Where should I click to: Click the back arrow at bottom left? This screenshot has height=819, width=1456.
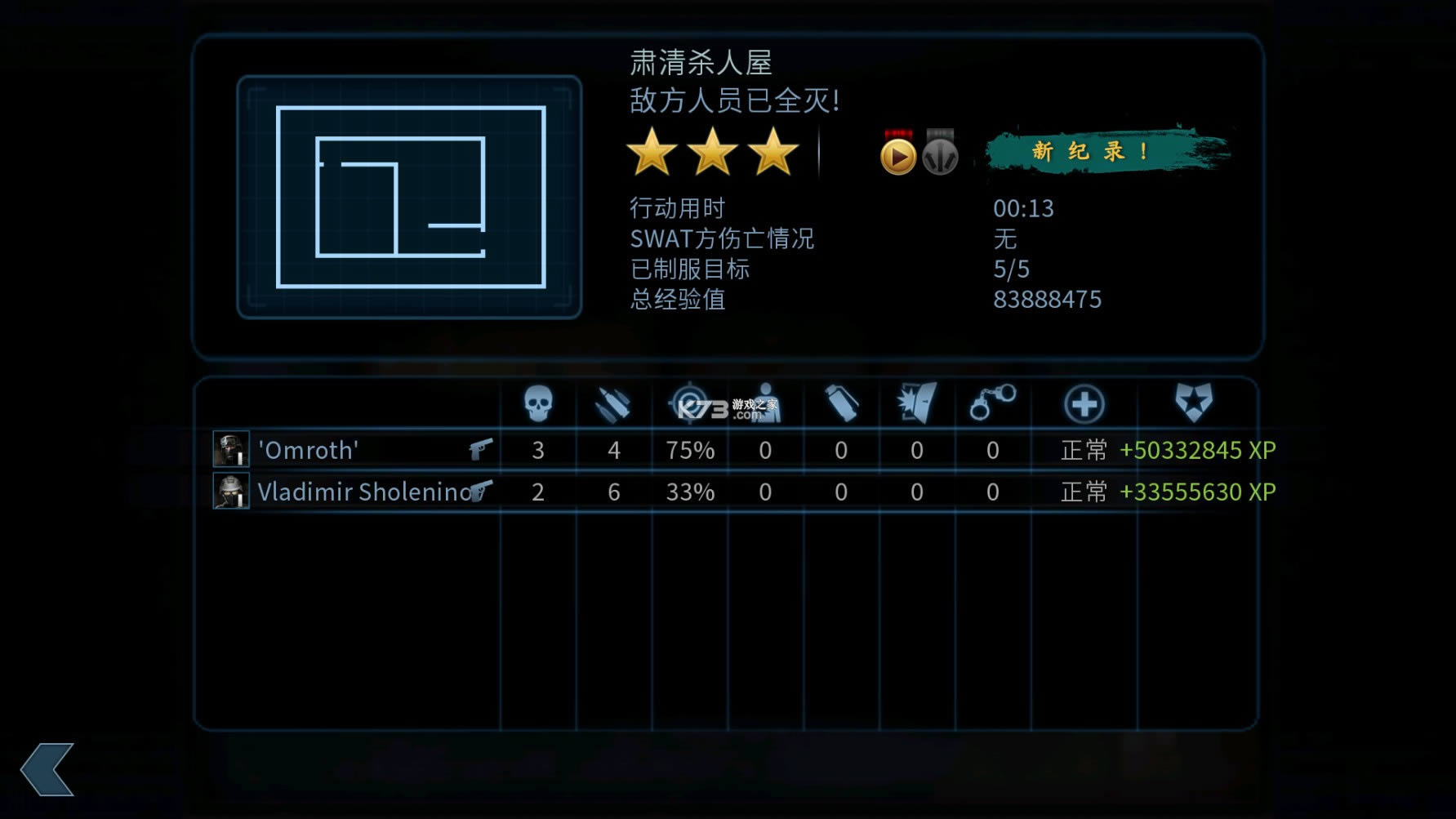click(x=47, y=771)
